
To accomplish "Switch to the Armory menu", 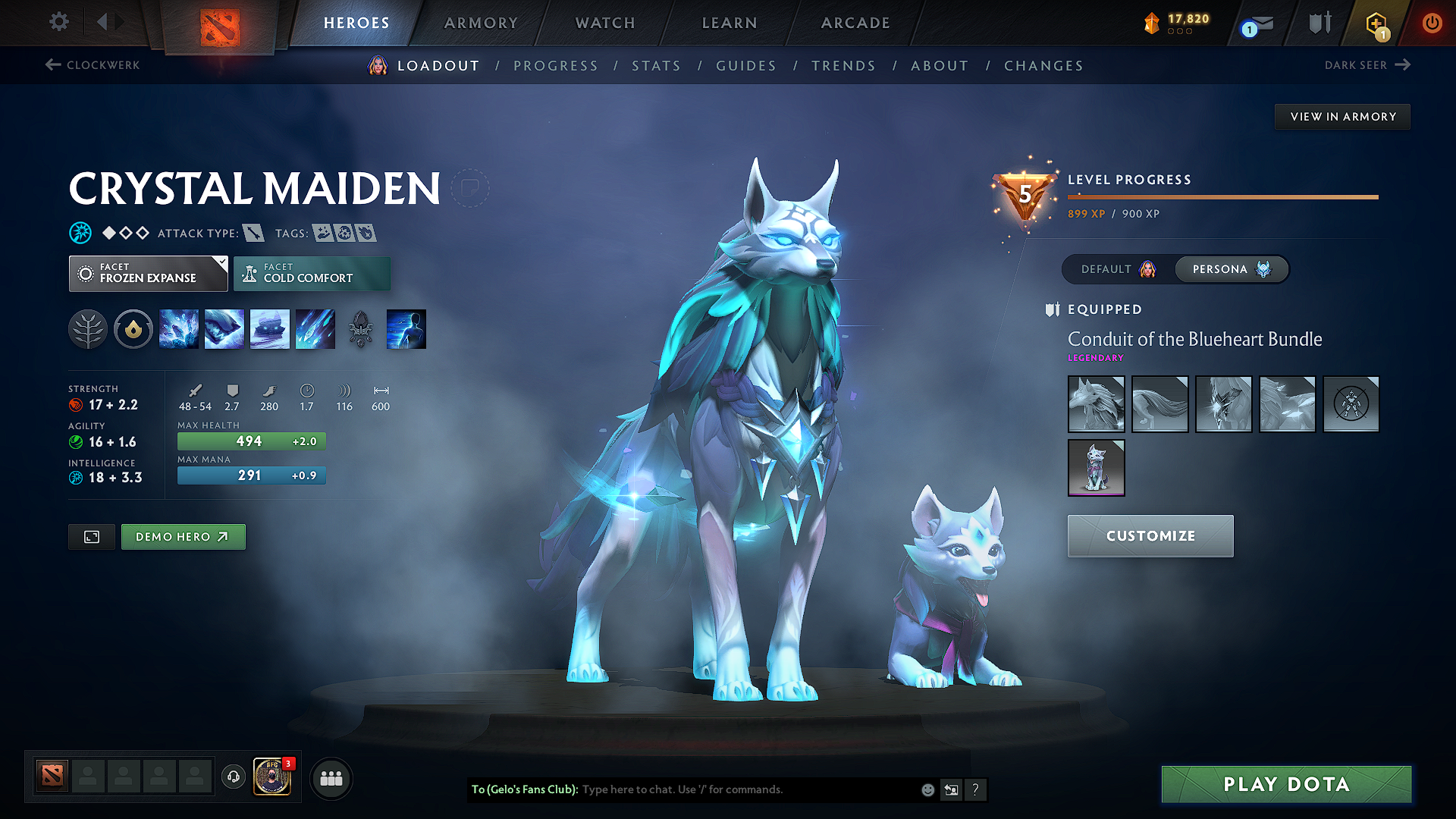I will 480,23.
